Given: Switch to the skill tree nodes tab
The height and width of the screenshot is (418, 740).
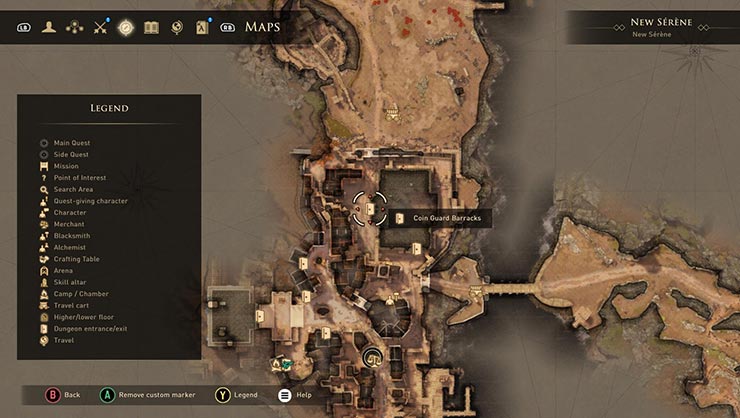Looking at the screenshot, I should 74,27.
